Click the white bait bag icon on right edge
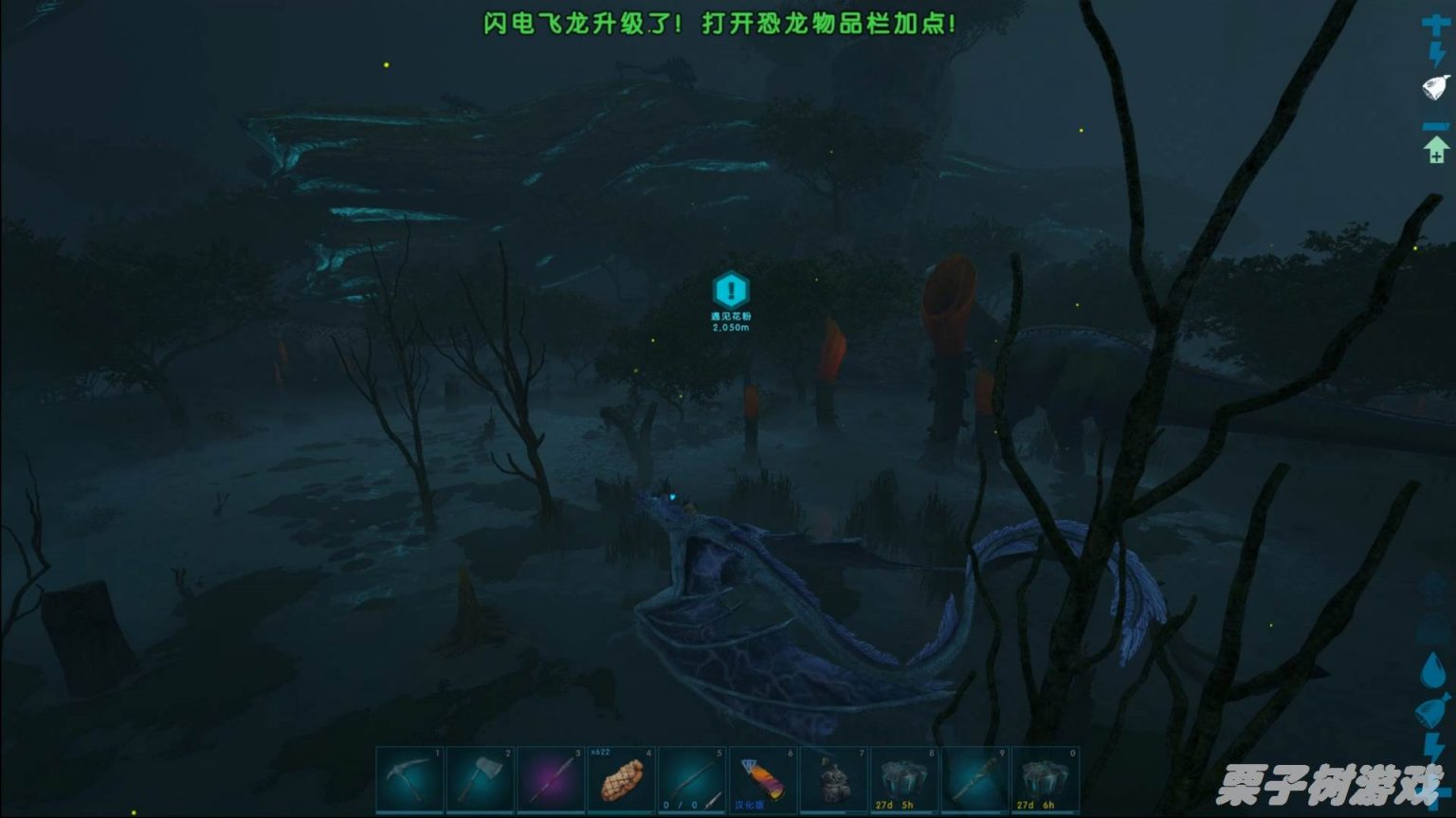This screenshot has height=818, width=1456. tap(1434, 87)
